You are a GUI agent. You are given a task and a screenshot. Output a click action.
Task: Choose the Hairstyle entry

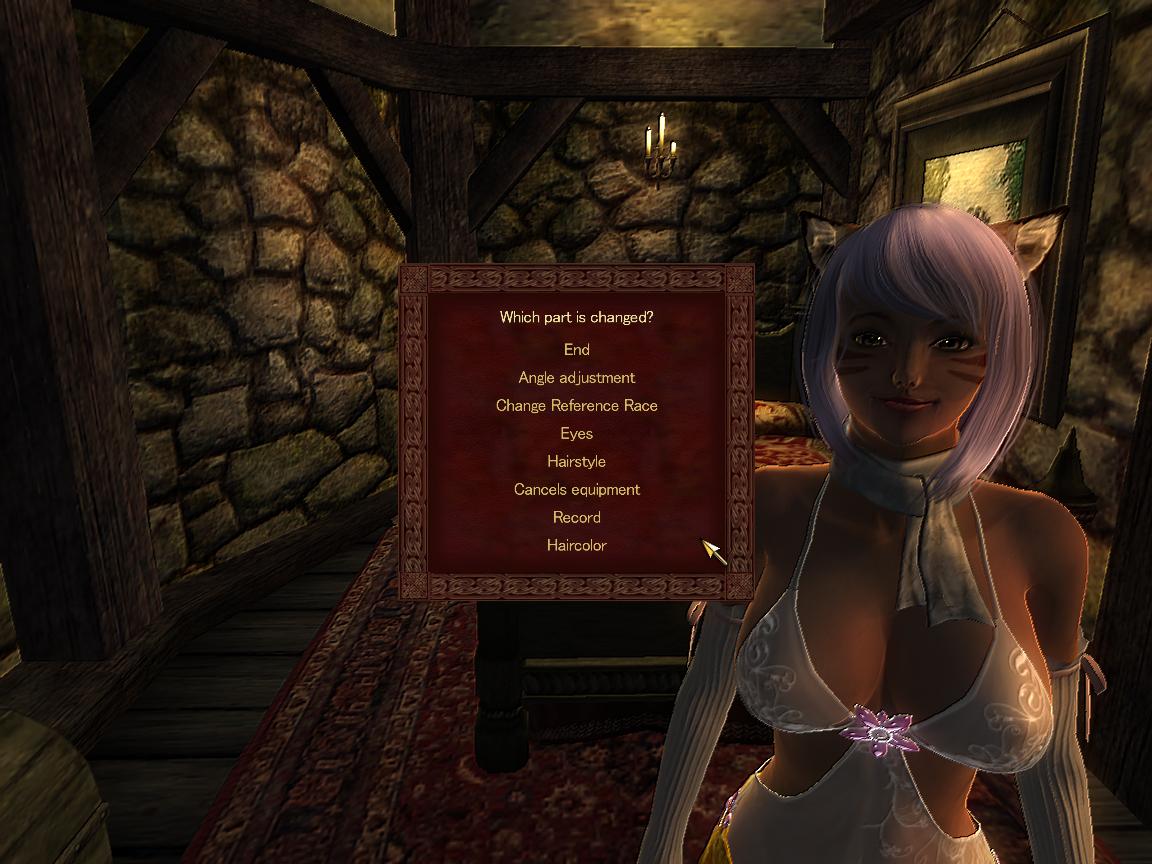pos(576,462)
